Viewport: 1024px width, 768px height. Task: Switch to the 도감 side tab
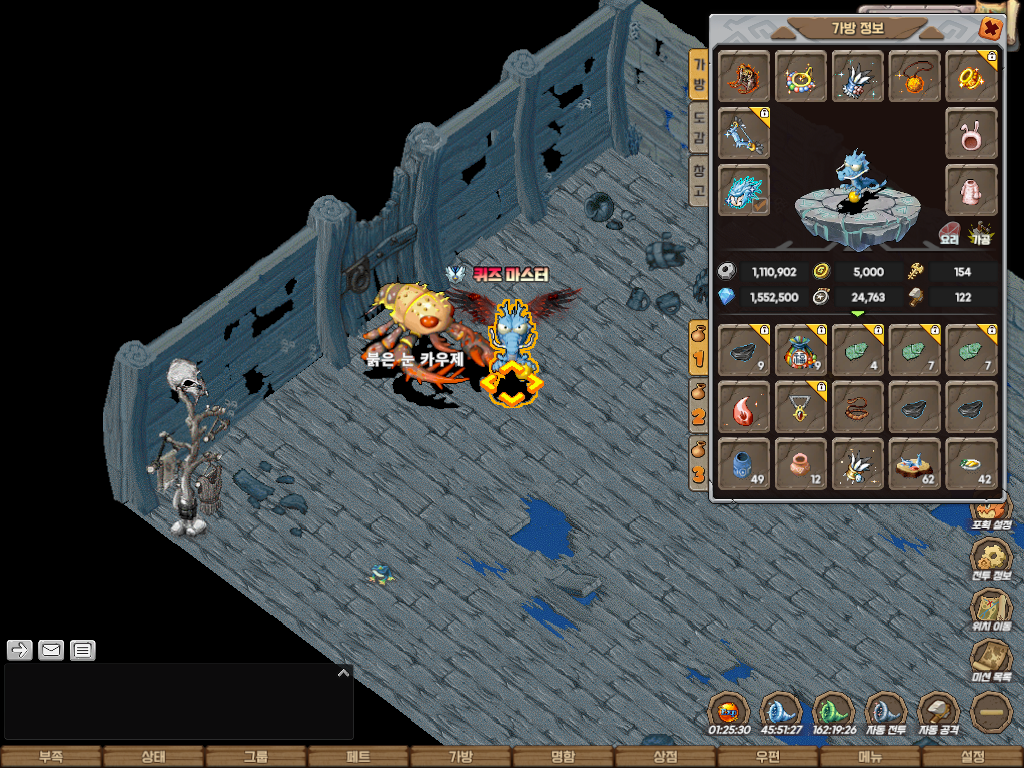point(700,127)
